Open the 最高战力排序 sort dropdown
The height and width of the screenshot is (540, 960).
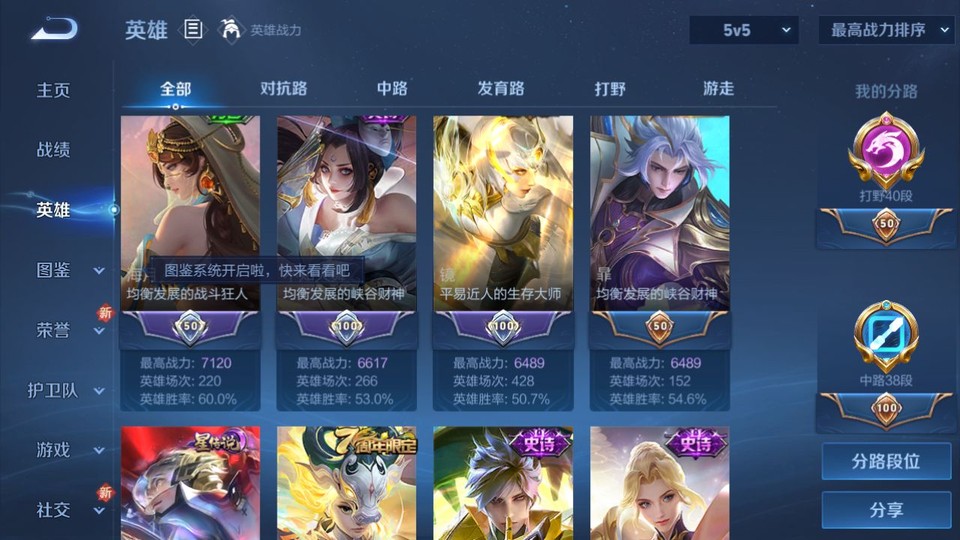(886, 30)
